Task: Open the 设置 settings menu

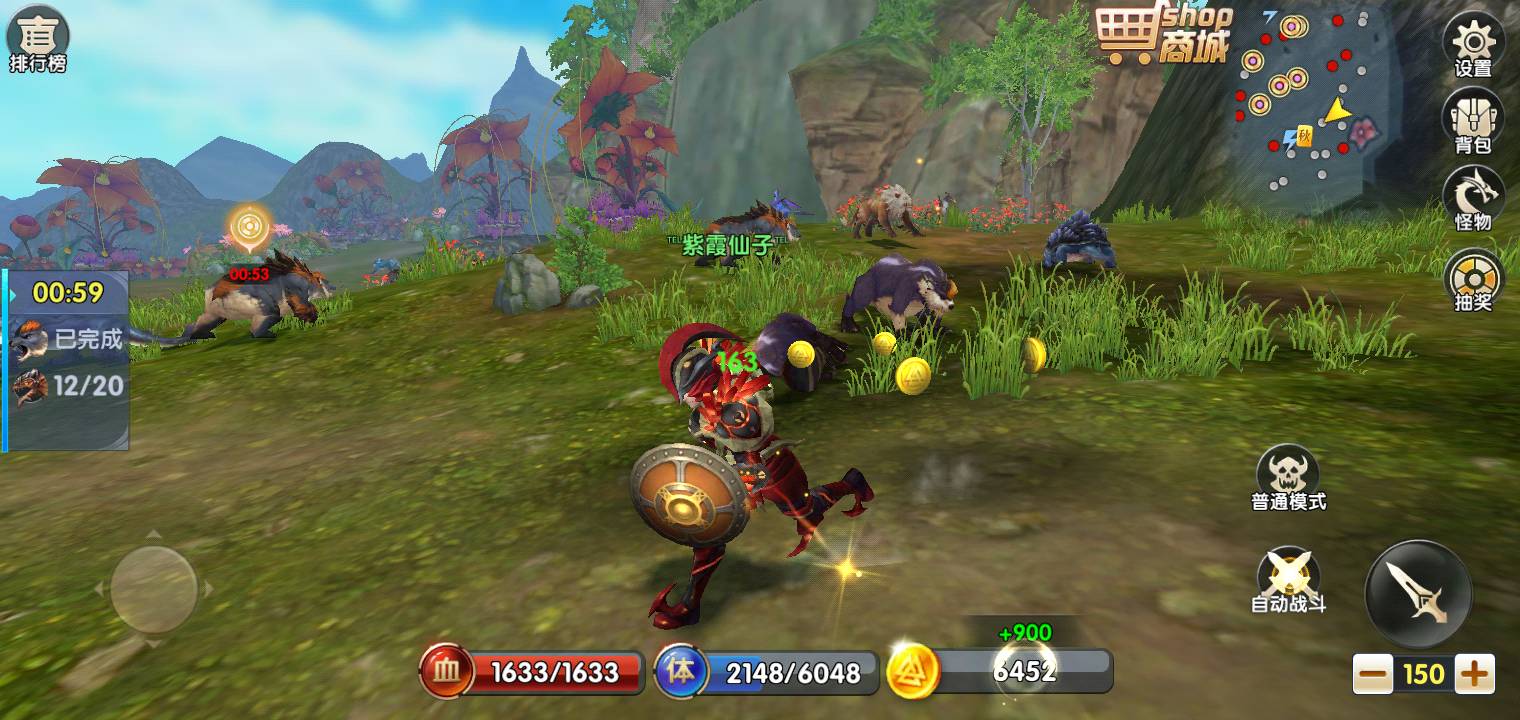Action: (x=1473, y=46)
